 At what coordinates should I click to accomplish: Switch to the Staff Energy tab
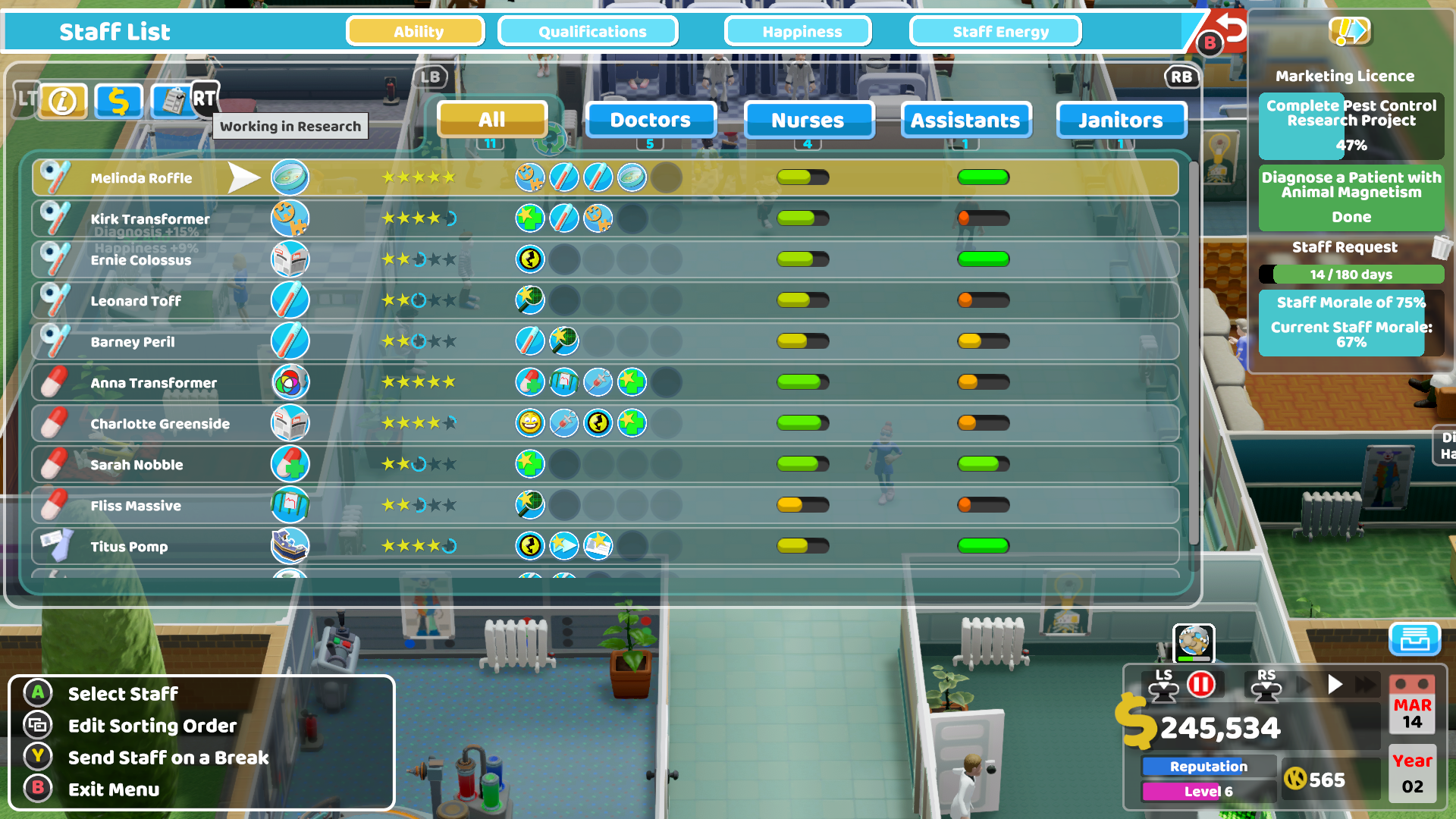pos(995,31)
